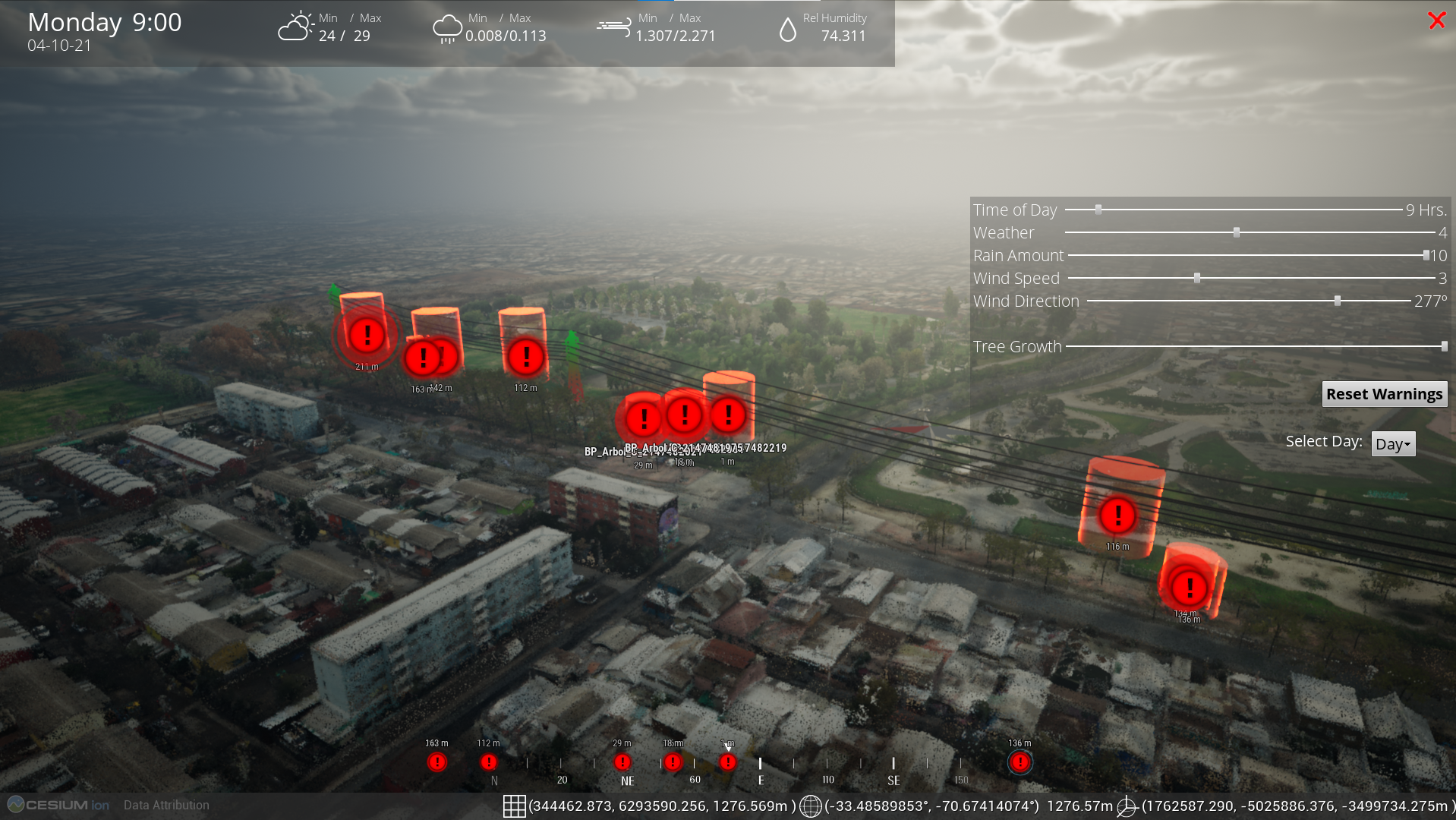Screen dimensions: 1456x820
Task: Change the Wind Speed slider
Action: coord(1197,279)
